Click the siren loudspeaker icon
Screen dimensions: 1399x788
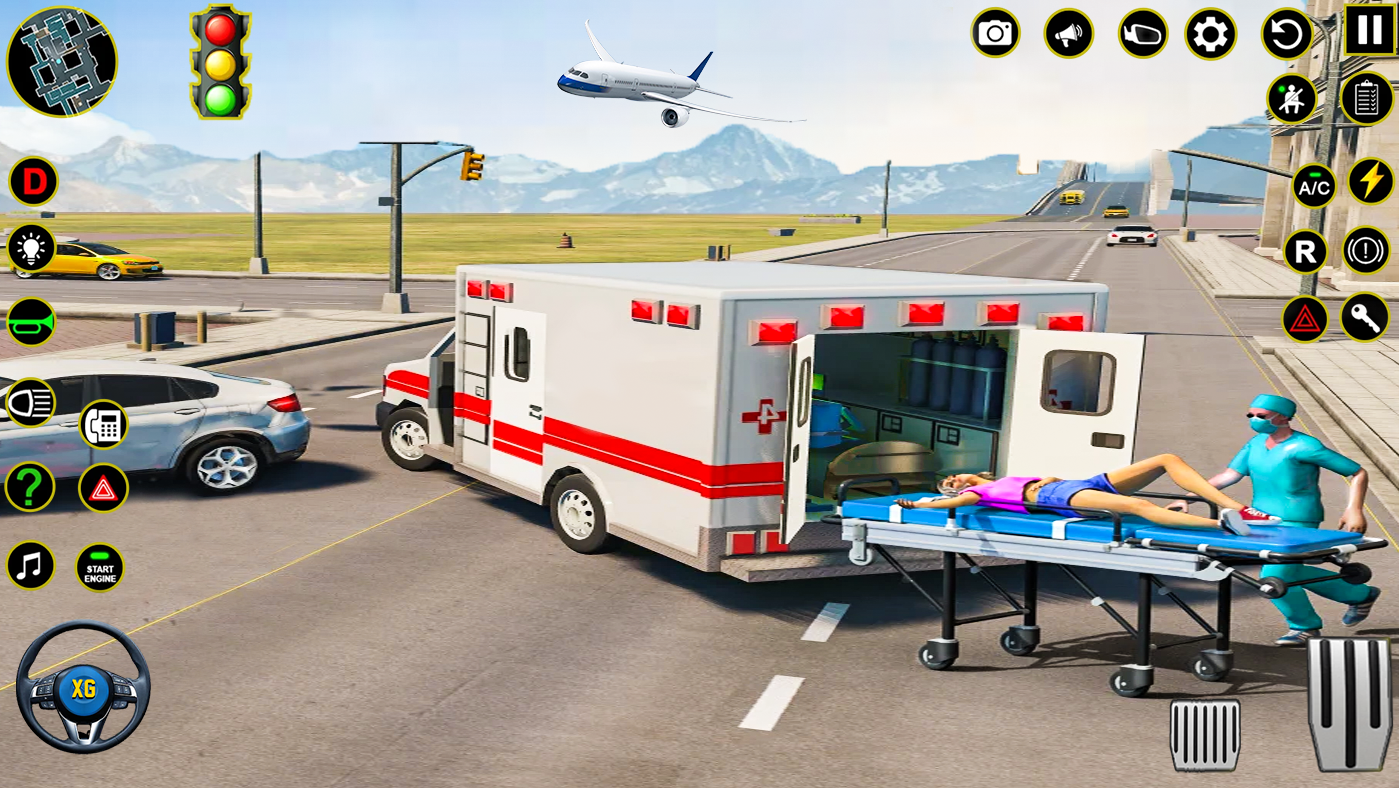tap(1066, 33)
